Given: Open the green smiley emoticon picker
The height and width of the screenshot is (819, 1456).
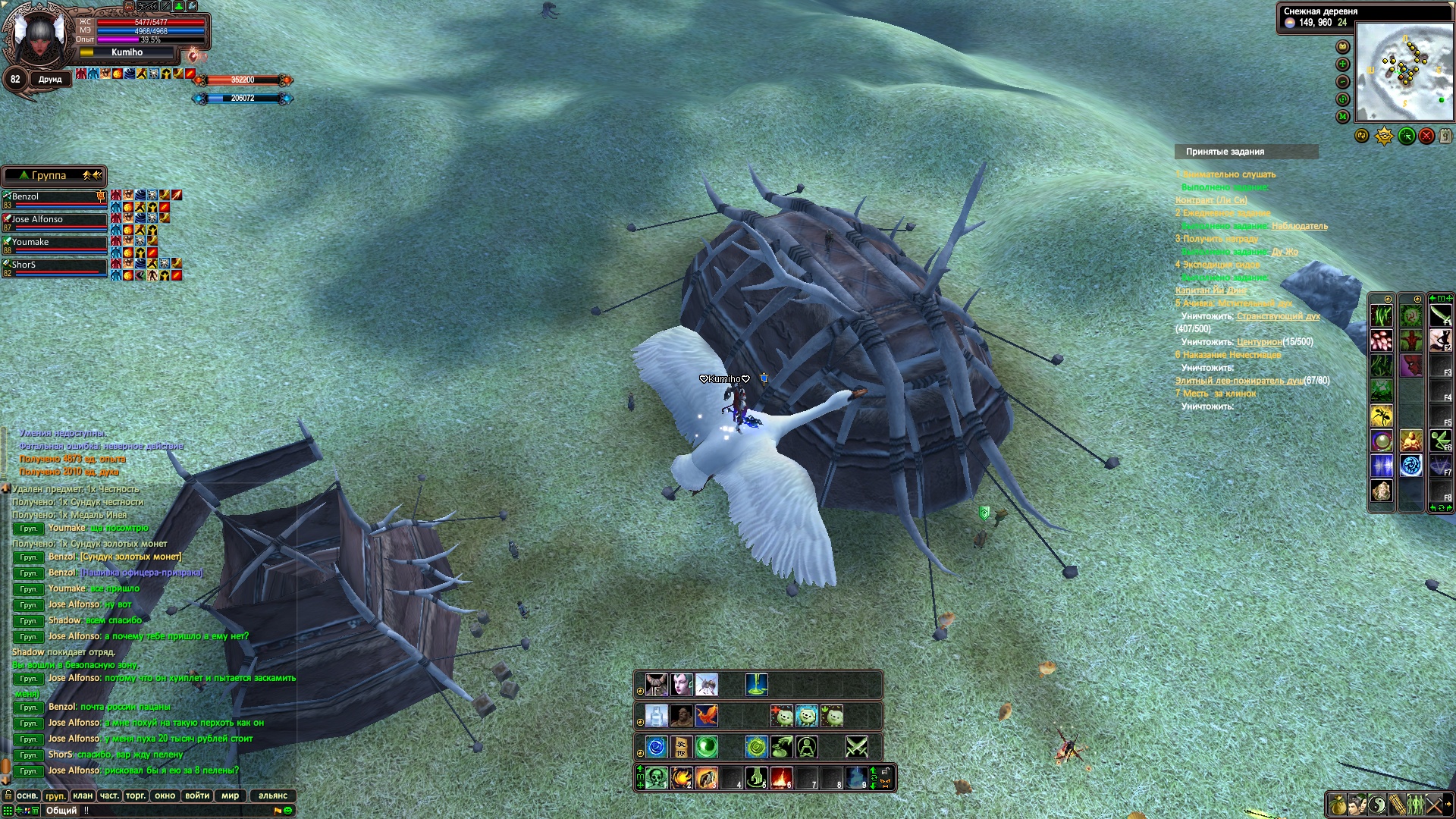Looking at the screenshot, I should point(288,811).
